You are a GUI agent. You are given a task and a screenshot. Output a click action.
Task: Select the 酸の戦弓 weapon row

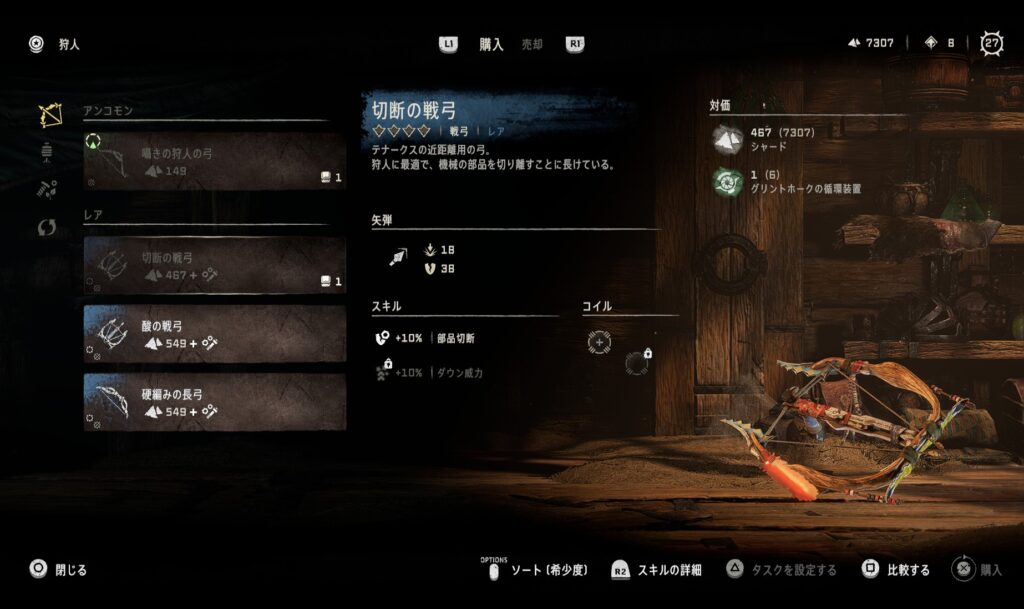click(x=214, y=334)
